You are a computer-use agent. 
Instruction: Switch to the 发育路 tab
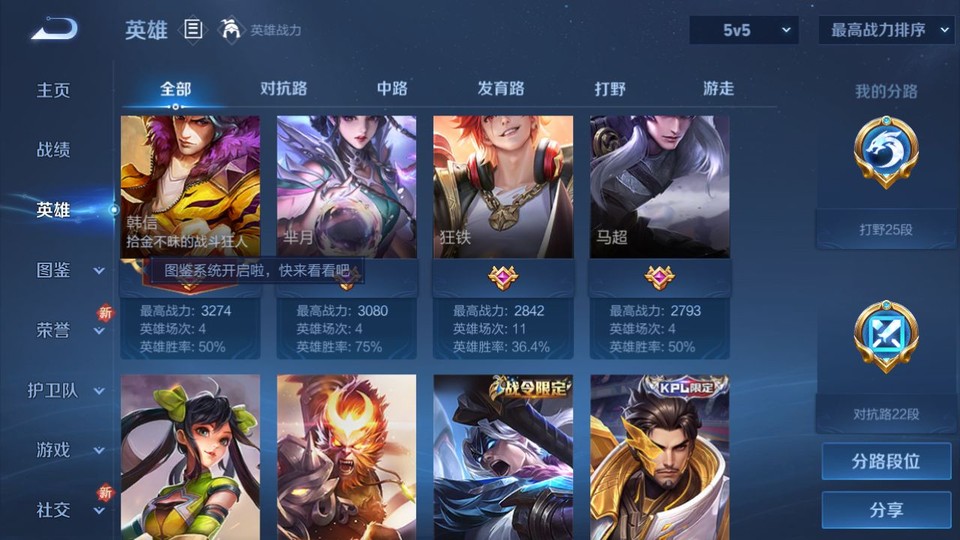point(501,88)
